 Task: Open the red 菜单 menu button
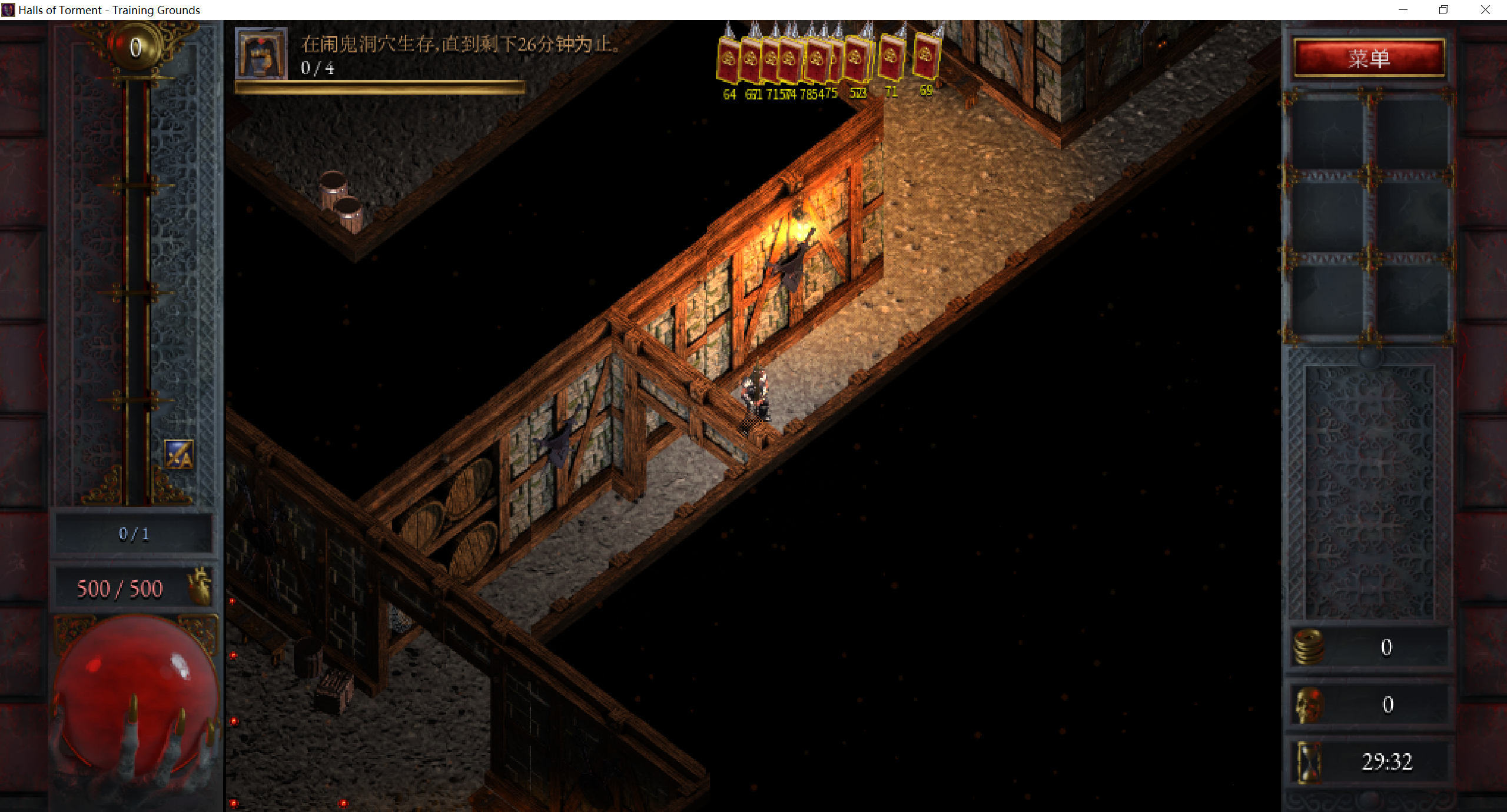click(x=1369, y=58)
